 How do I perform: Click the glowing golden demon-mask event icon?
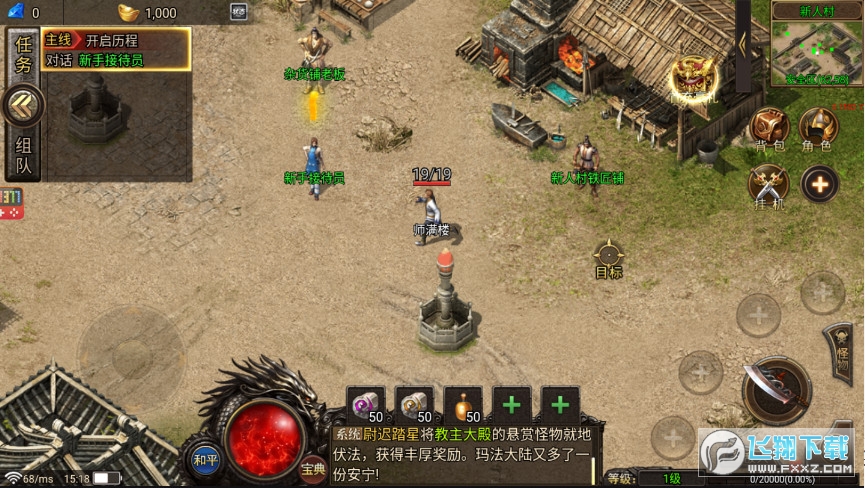(x=691, y=77)
